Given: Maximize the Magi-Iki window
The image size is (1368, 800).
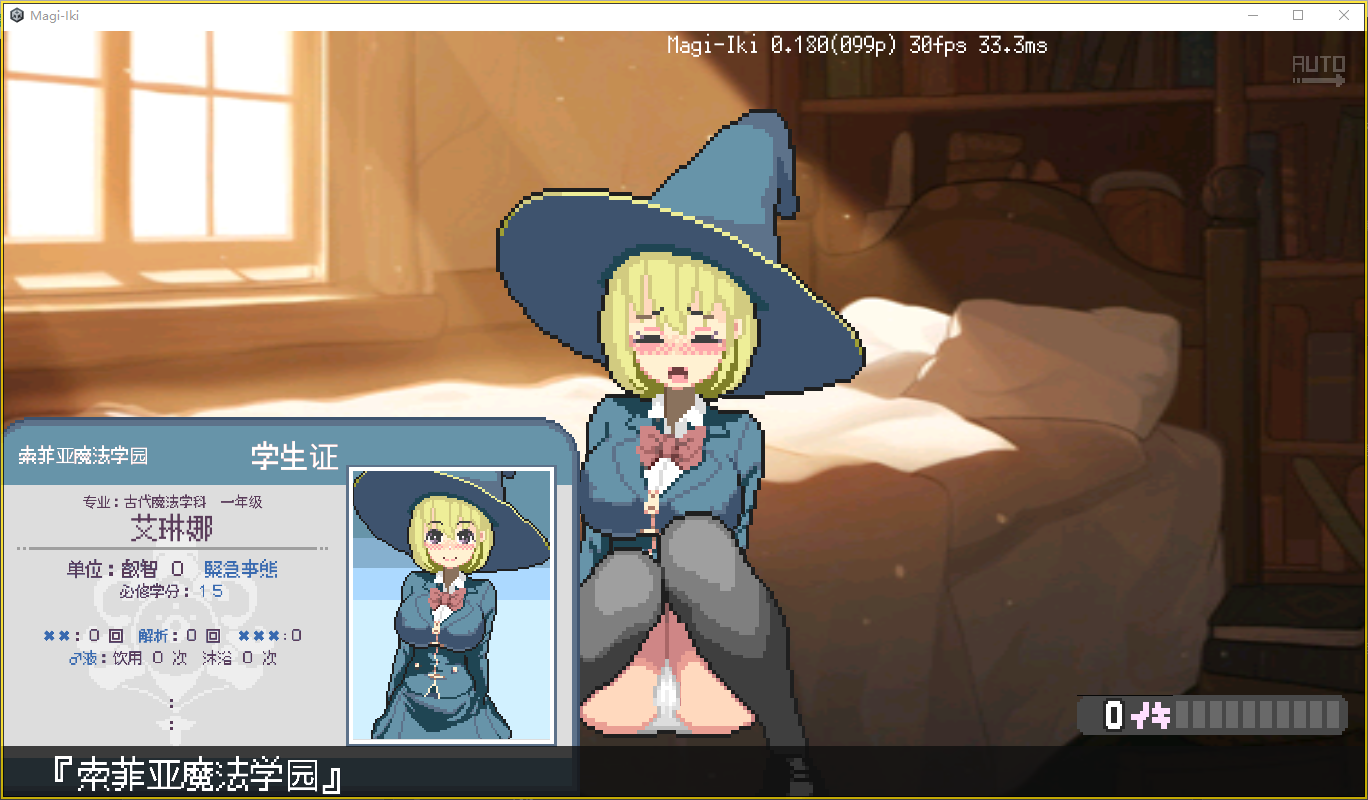Looking at the screenshot, I should click(1298, 15).
